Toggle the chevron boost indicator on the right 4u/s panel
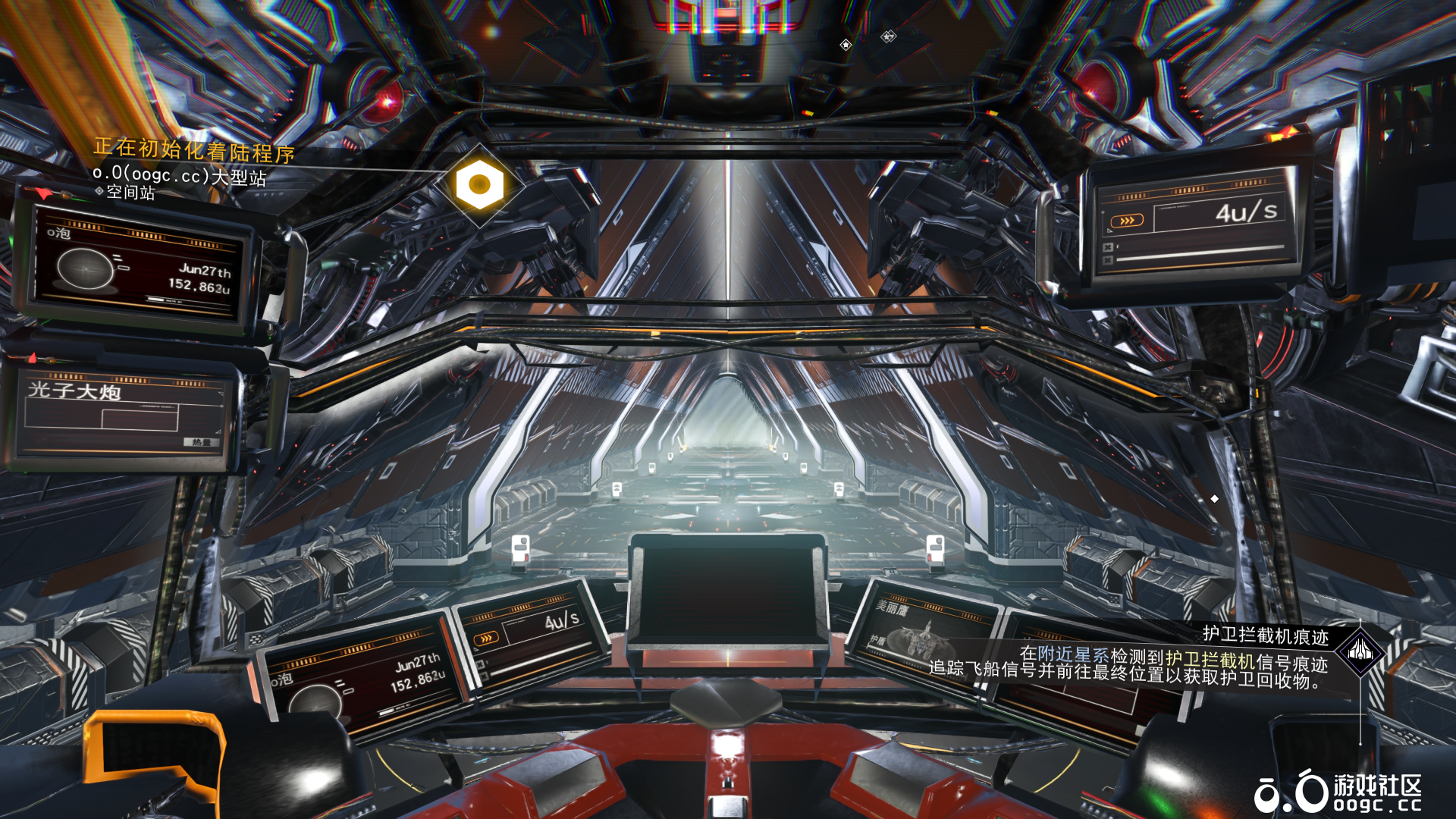Viewport: 1456px width, 819px height. pos(1127,220)
